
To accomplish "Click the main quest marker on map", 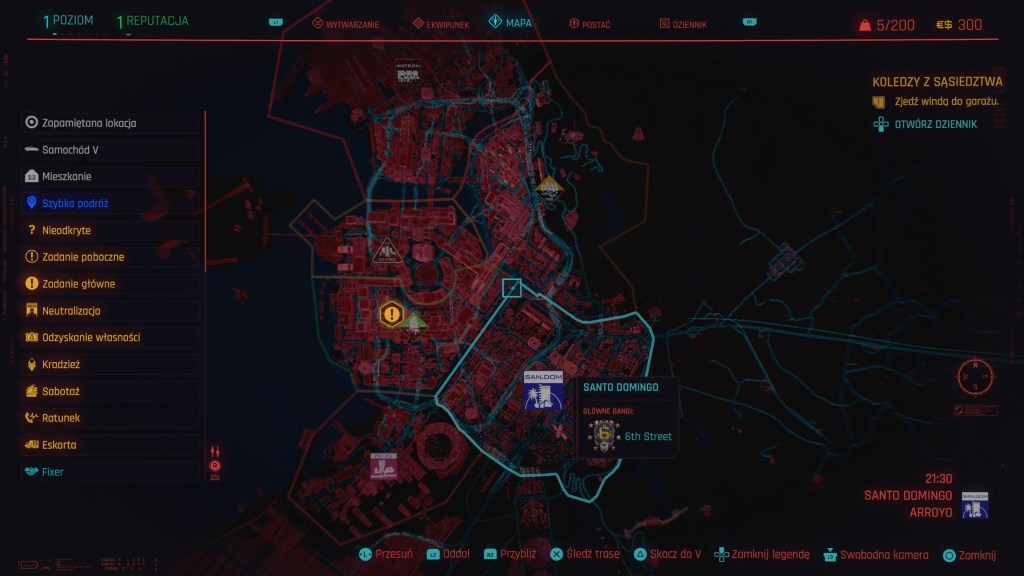I will point(391,314).
